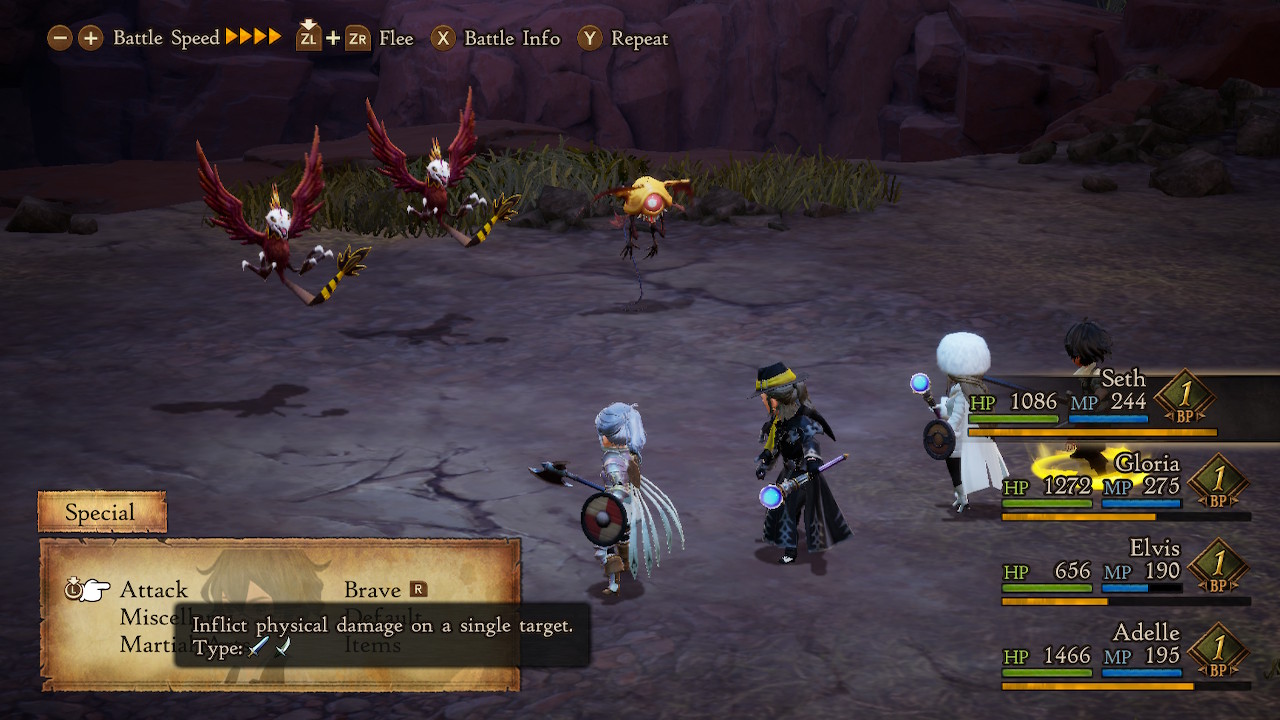Choose Items from the battle menu

point(375,644)
